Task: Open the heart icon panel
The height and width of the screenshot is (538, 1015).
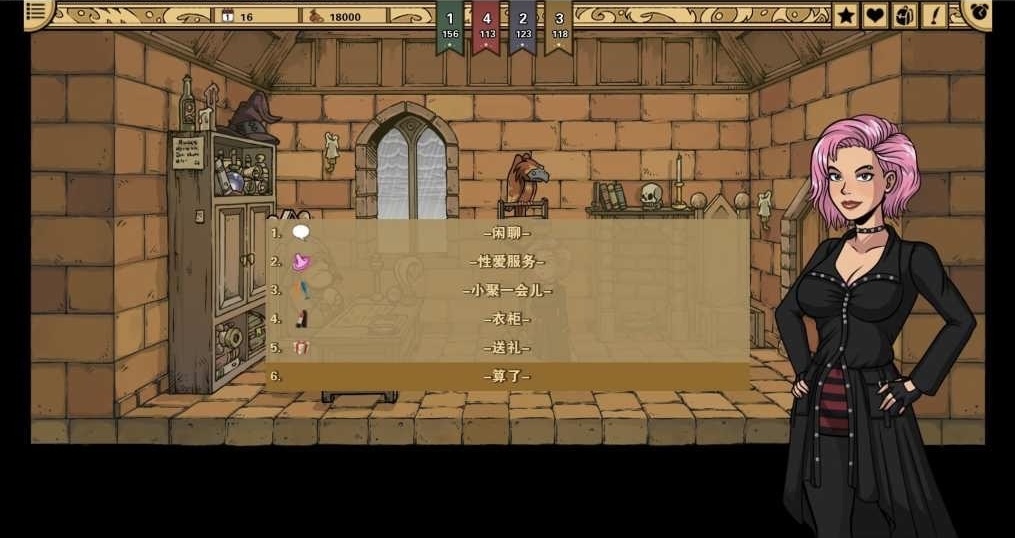Action: (875, 15)
